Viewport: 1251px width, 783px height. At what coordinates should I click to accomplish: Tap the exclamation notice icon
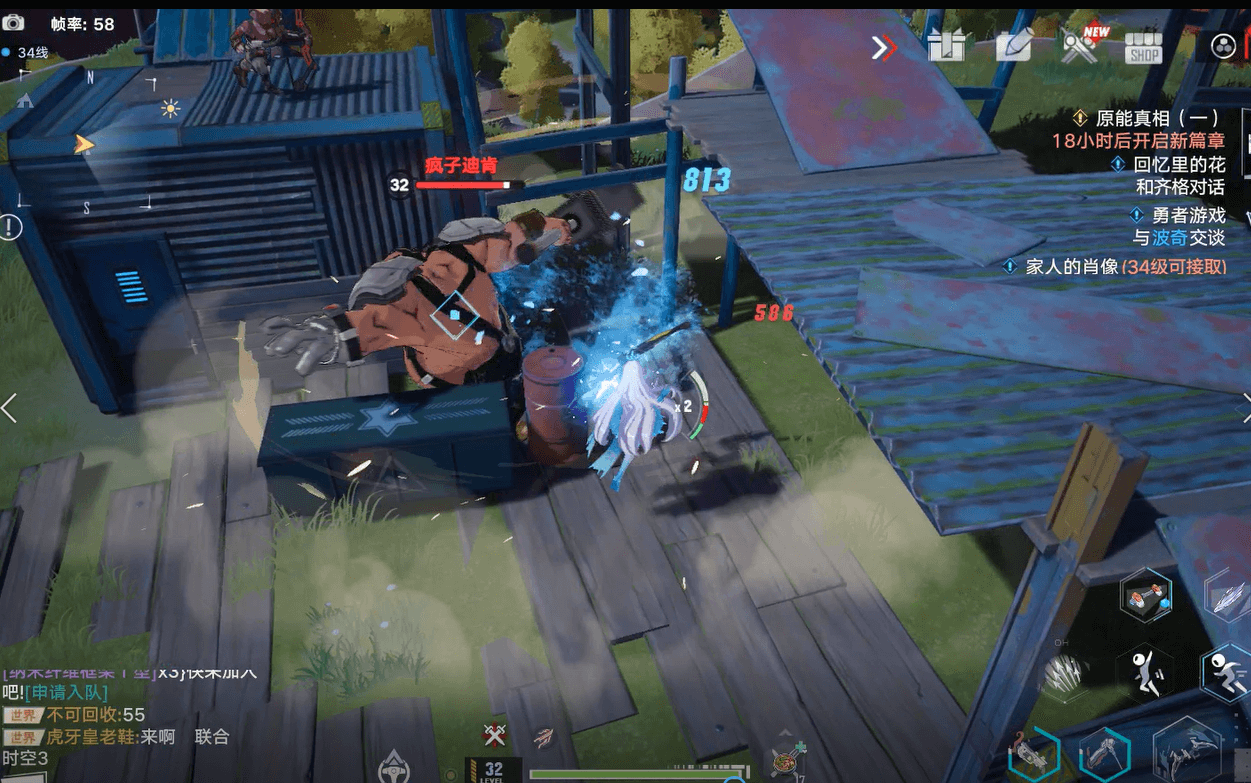click(x=10, y=227)
